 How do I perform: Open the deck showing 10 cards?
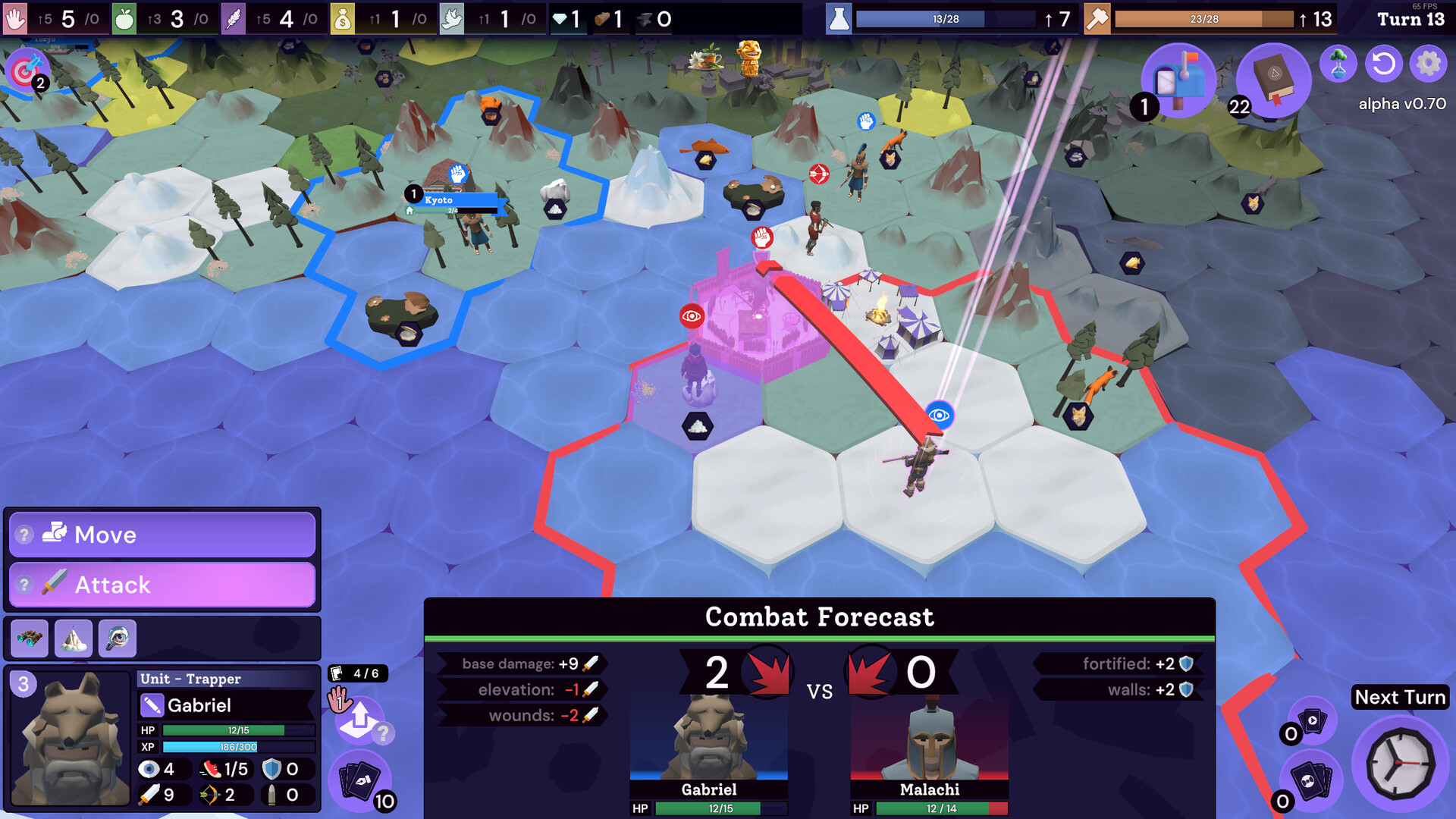pyautogui.click(x=362, y=780)
